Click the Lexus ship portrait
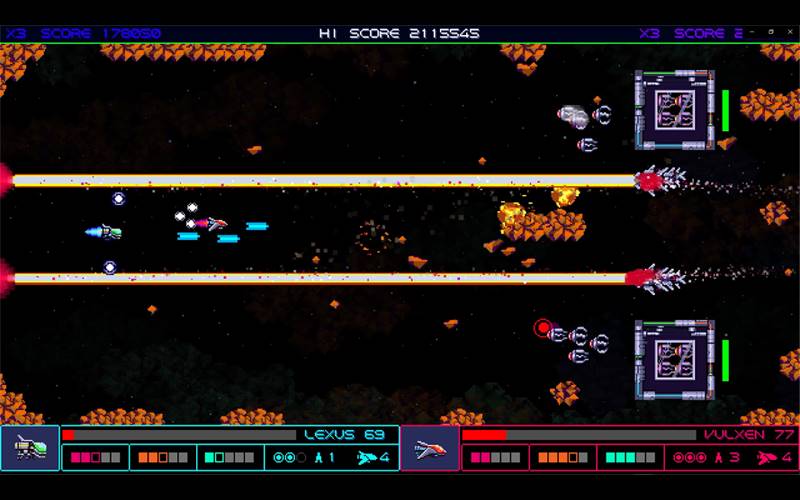Image resolution: width=800 pixels, height=500 pixels. coord(30,448)
